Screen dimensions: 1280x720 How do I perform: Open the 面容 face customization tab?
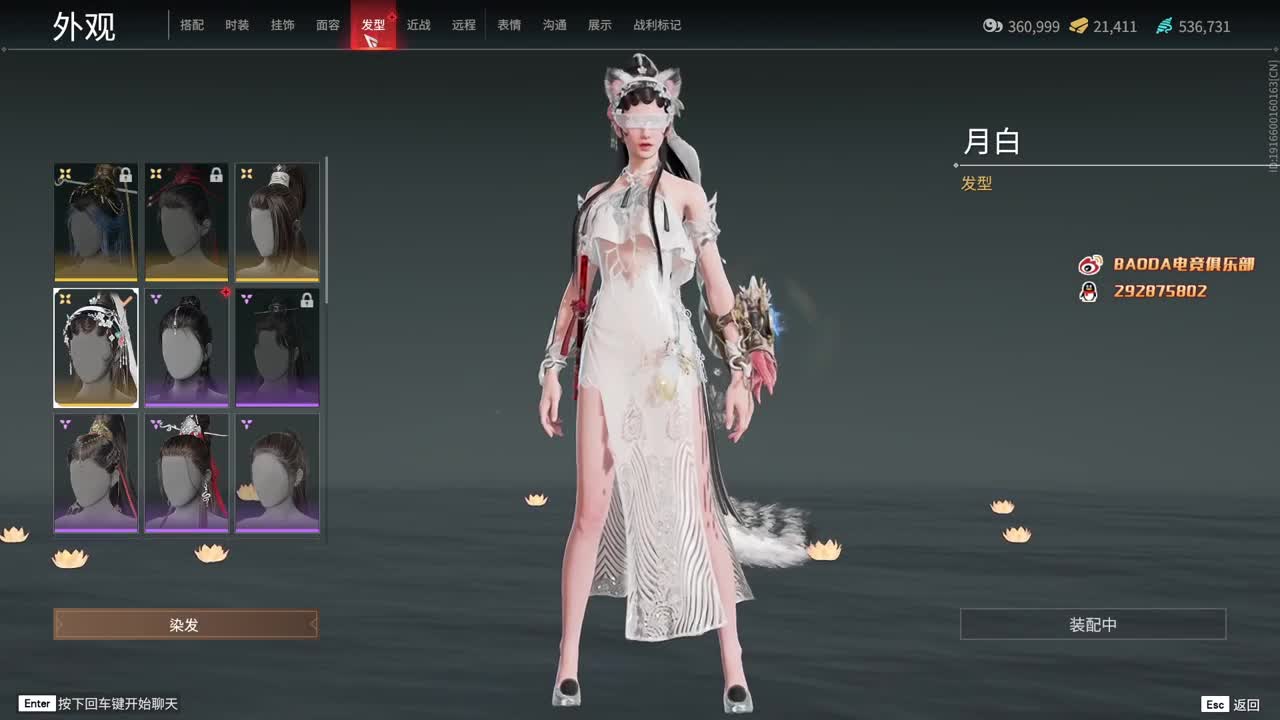(x=330, y=25)
